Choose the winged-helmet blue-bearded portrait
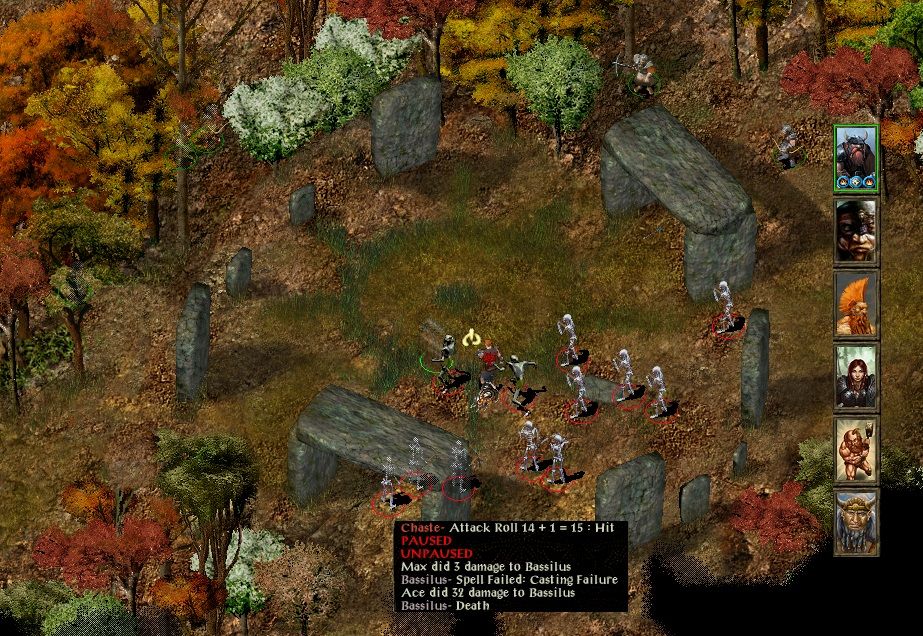 click(x=856, y=522)
